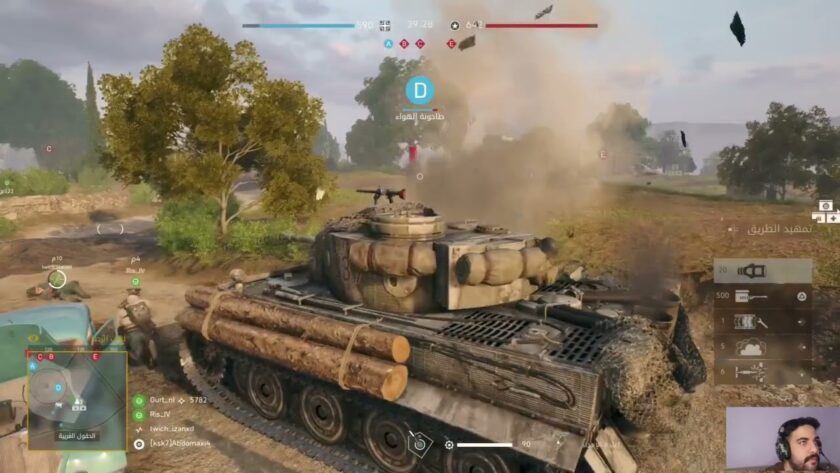Click the streamer webcam overlay
This screenshot has height=473, width=840.
782,439
